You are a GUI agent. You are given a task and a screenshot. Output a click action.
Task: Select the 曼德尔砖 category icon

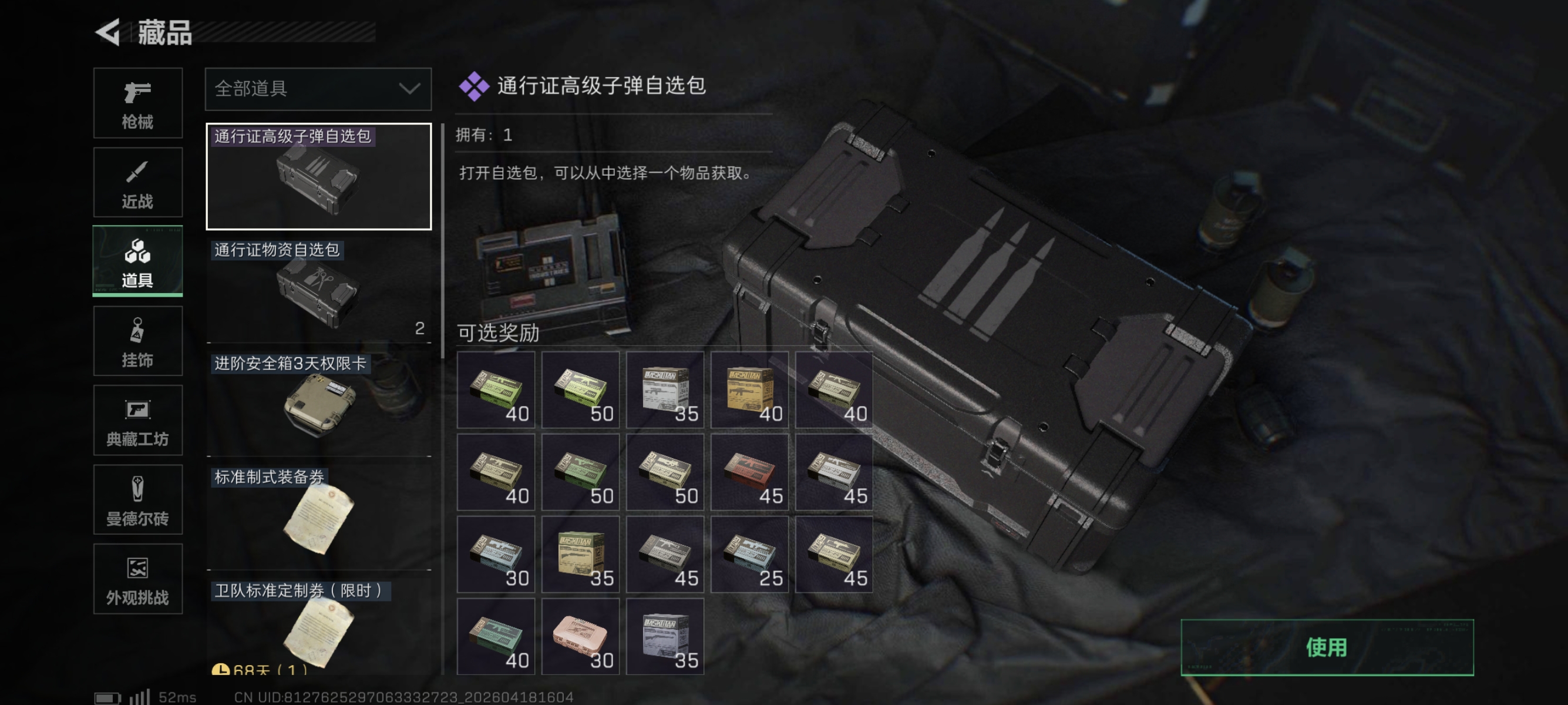pos(138,499)
